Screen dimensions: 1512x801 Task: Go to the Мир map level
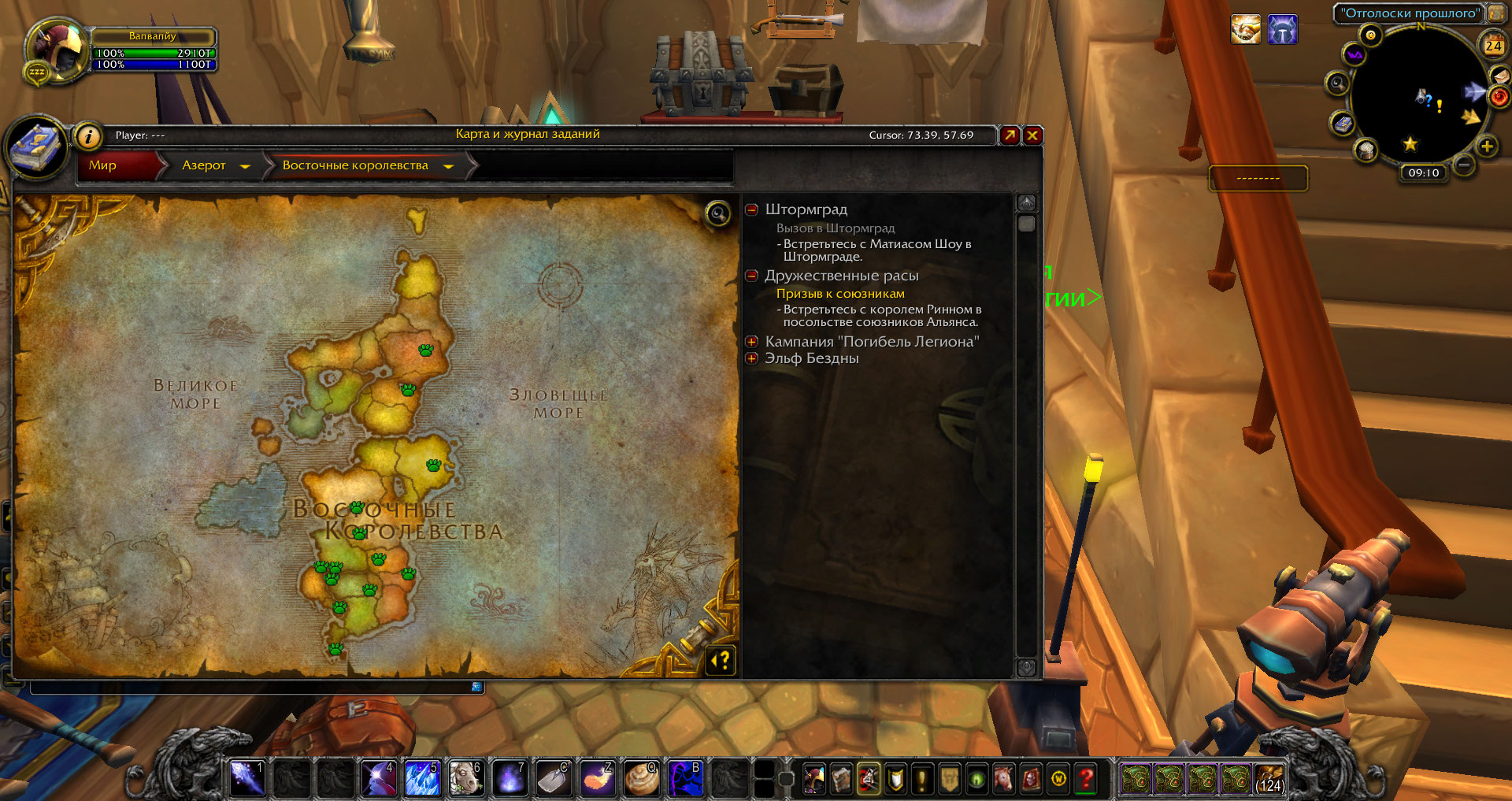click(x=103, y=165)
